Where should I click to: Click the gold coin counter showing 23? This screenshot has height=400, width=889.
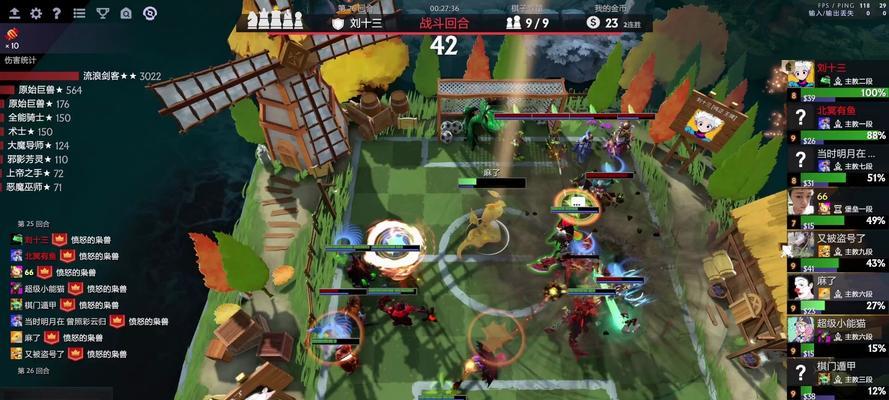pos(606,22)
